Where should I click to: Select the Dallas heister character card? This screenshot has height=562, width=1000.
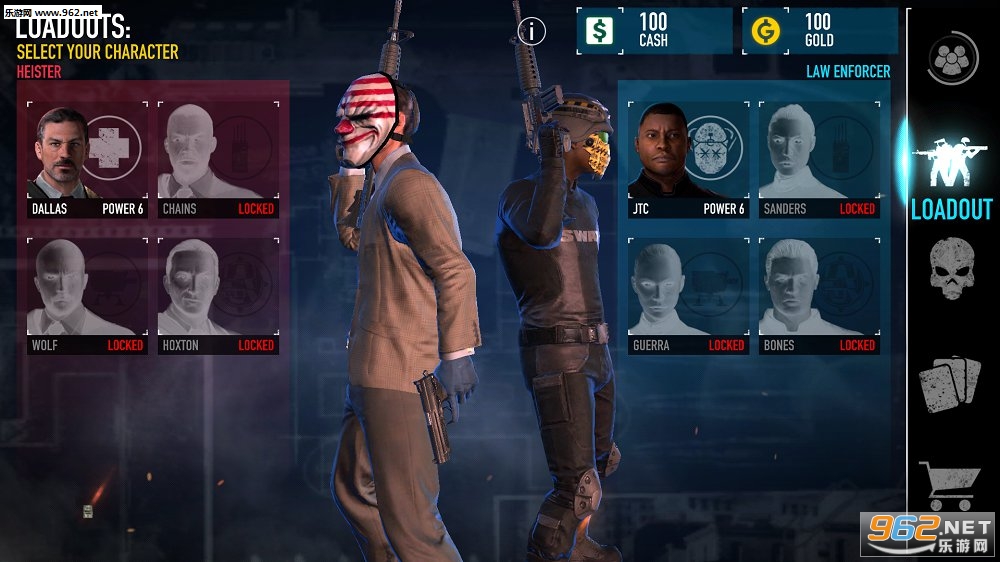87,159
